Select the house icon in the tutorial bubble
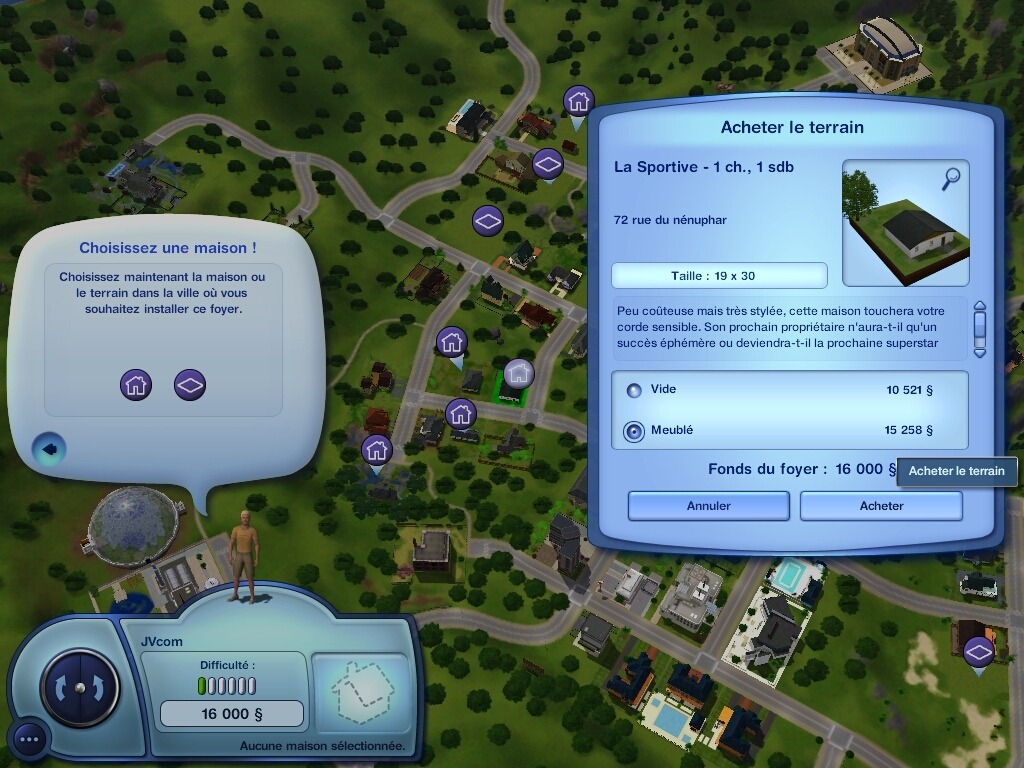This screenshot has width=1024, height=768. tap(136, 384)
